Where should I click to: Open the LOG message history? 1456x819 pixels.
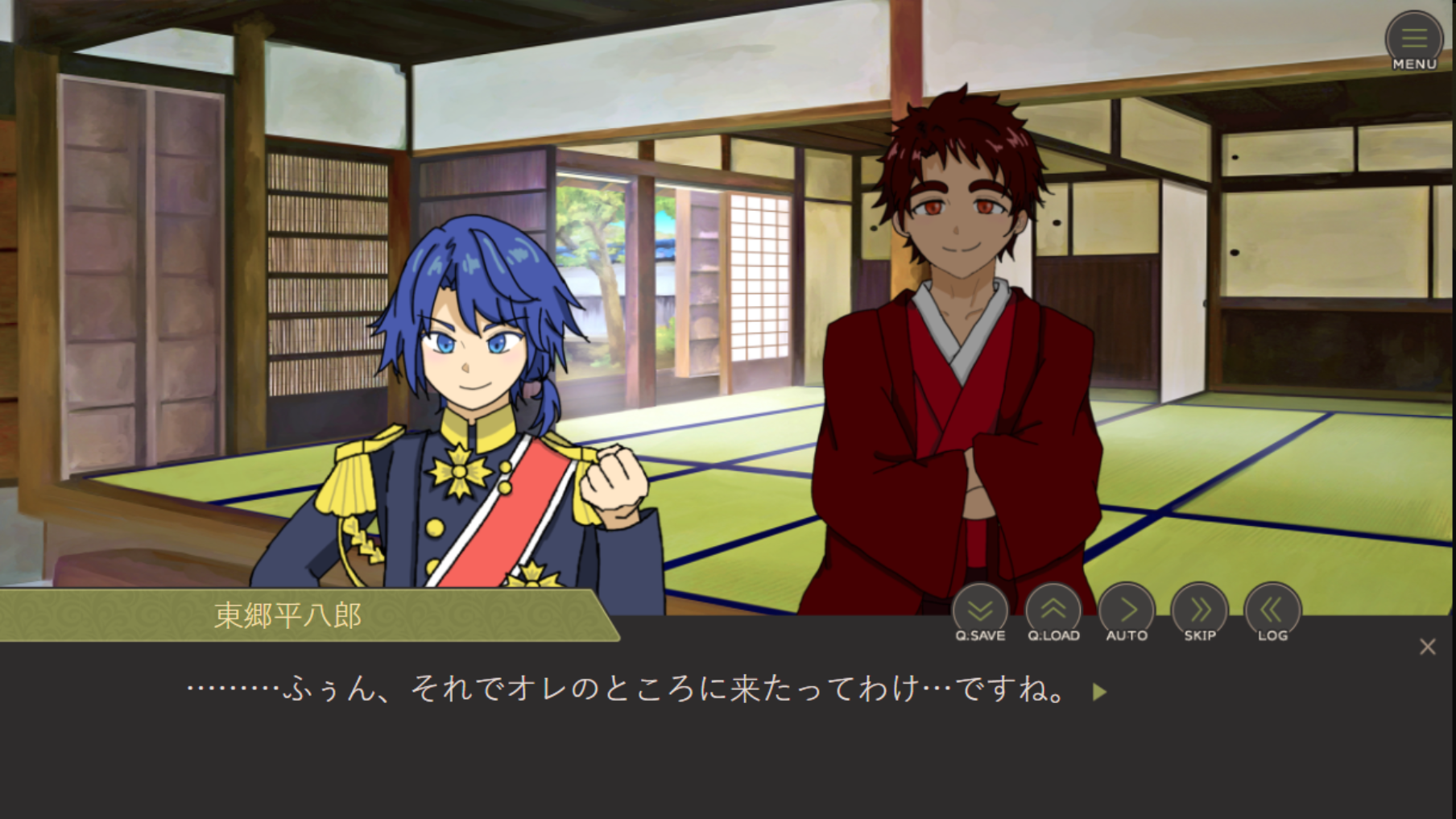click(x=1272, y=610)
